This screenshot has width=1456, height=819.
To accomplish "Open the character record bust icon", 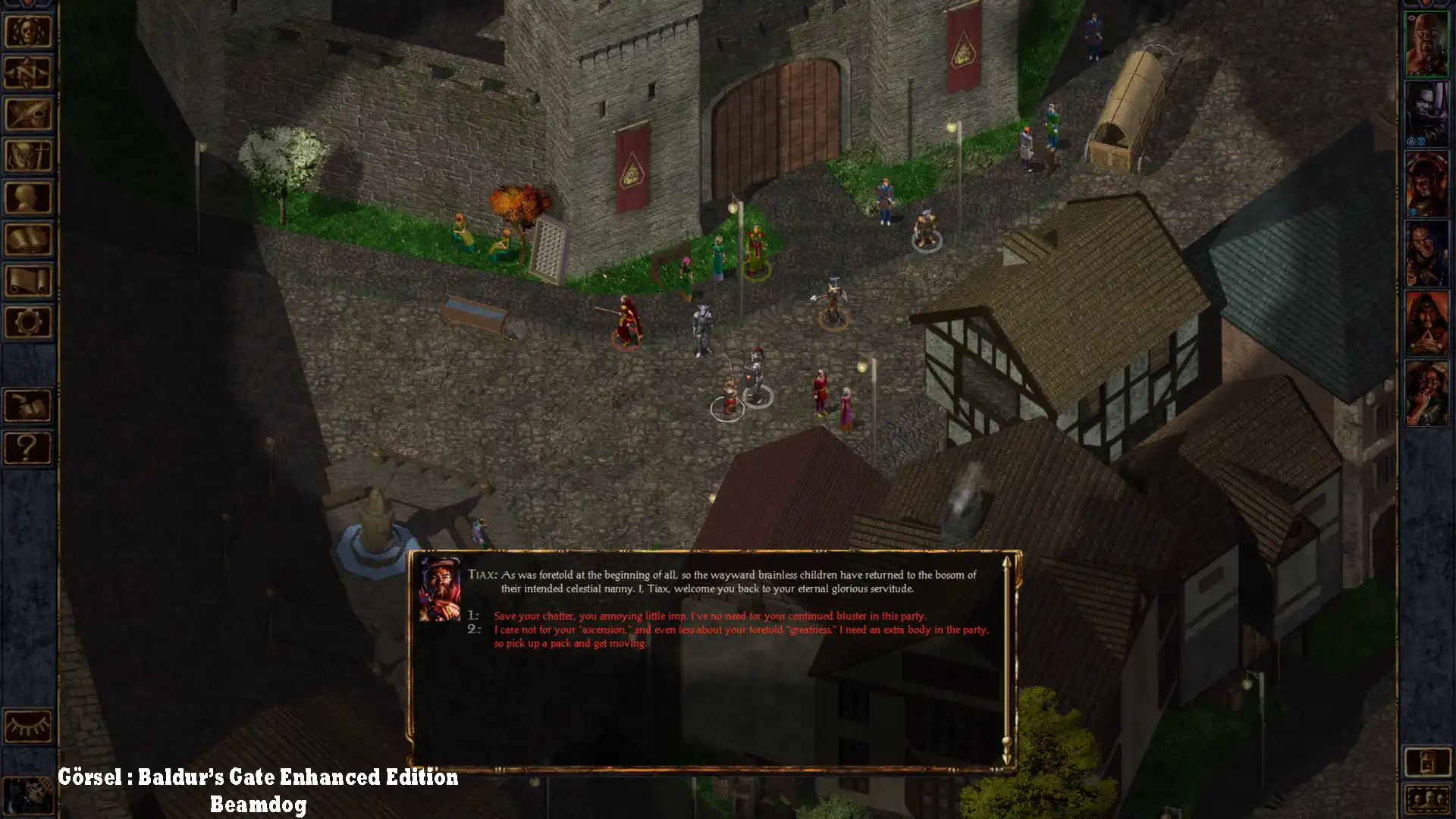I will coord(28,198).
